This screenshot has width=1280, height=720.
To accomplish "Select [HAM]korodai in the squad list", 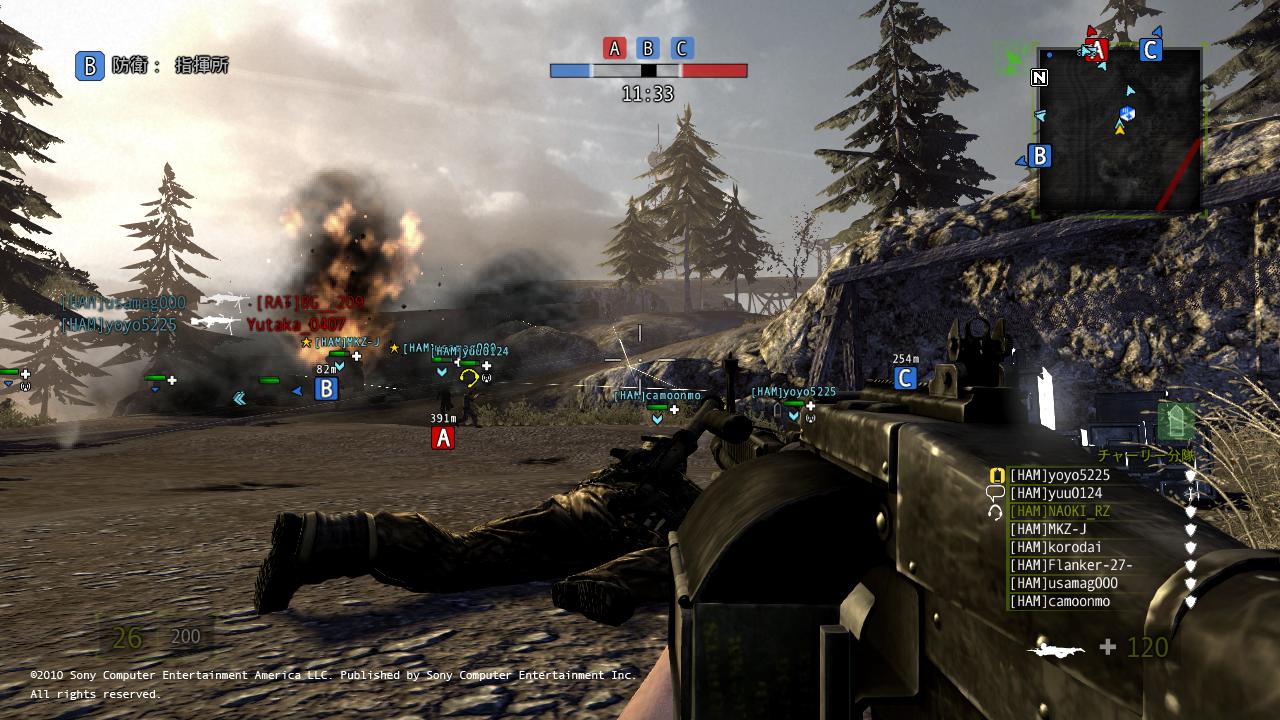I will point(1055,547).
